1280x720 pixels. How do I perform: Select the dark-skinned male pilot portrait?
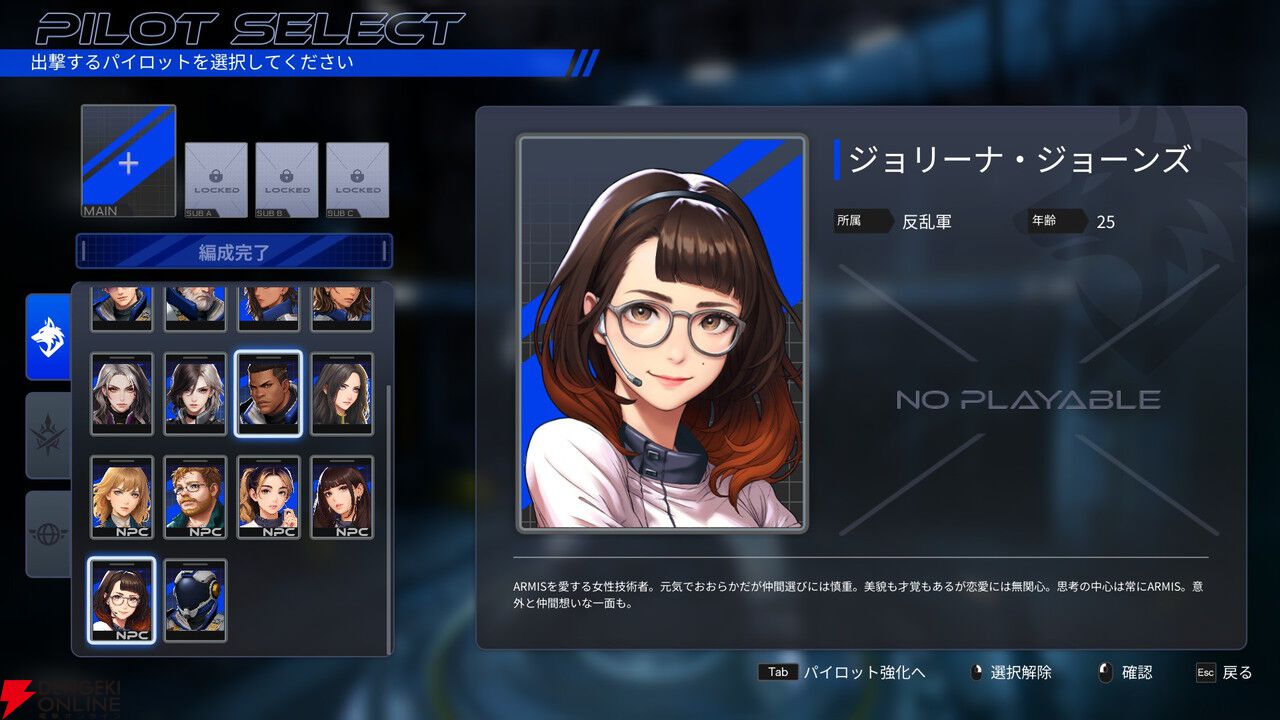pos(268,394)
